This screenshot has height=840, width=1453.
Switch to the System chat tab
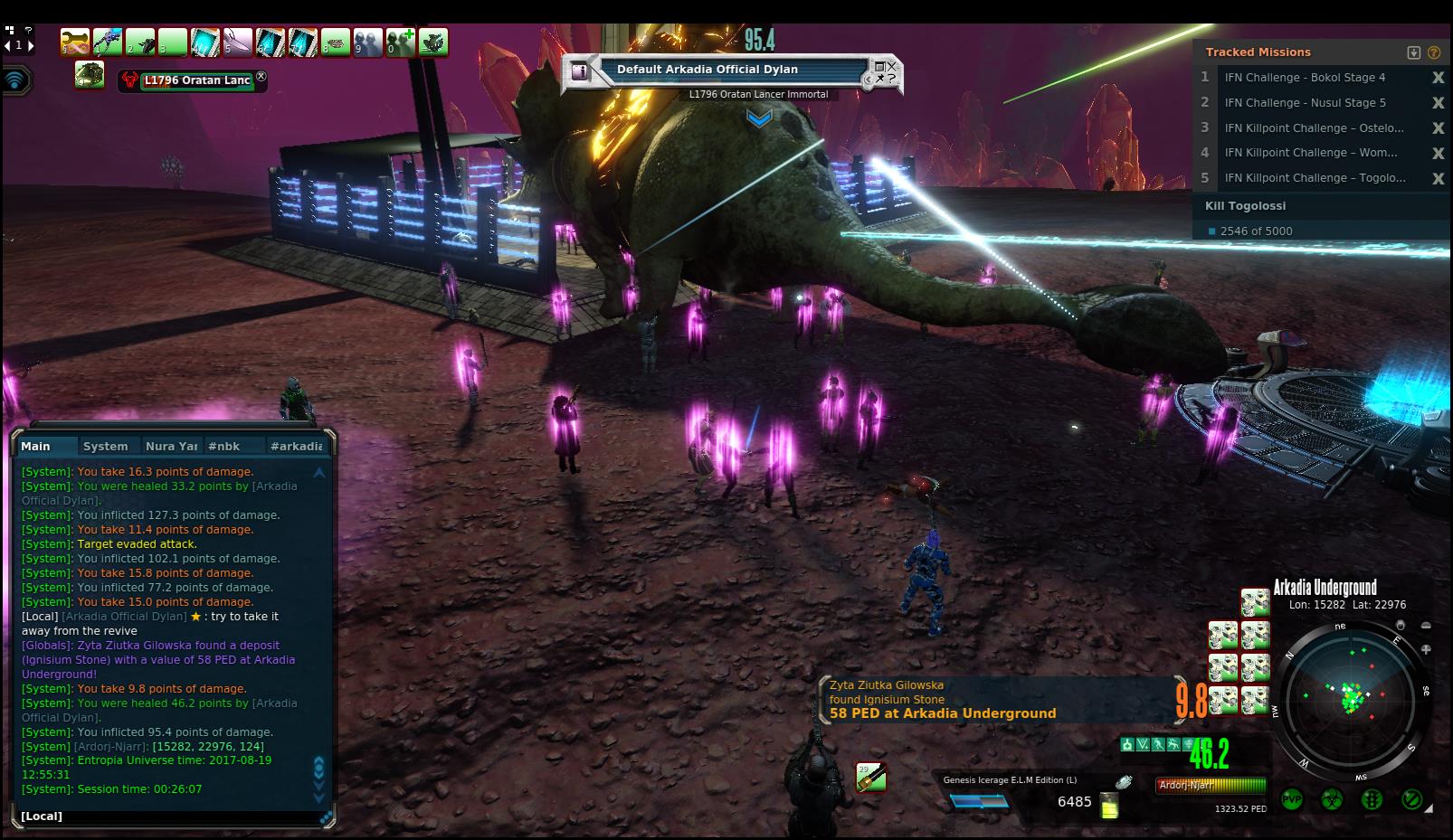click(105, 446)
